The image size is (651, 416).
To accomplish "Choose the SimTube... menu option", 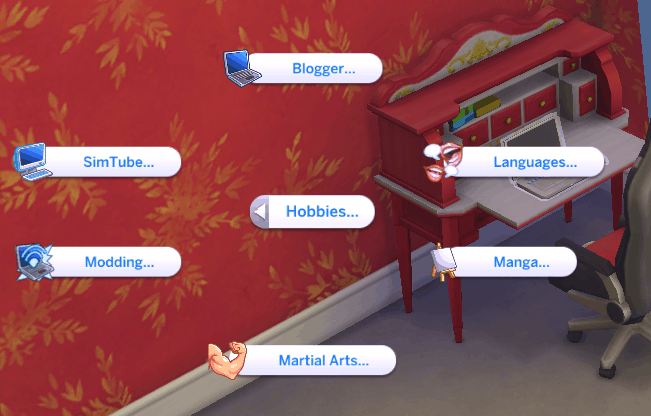I will [x=118, y=161].
